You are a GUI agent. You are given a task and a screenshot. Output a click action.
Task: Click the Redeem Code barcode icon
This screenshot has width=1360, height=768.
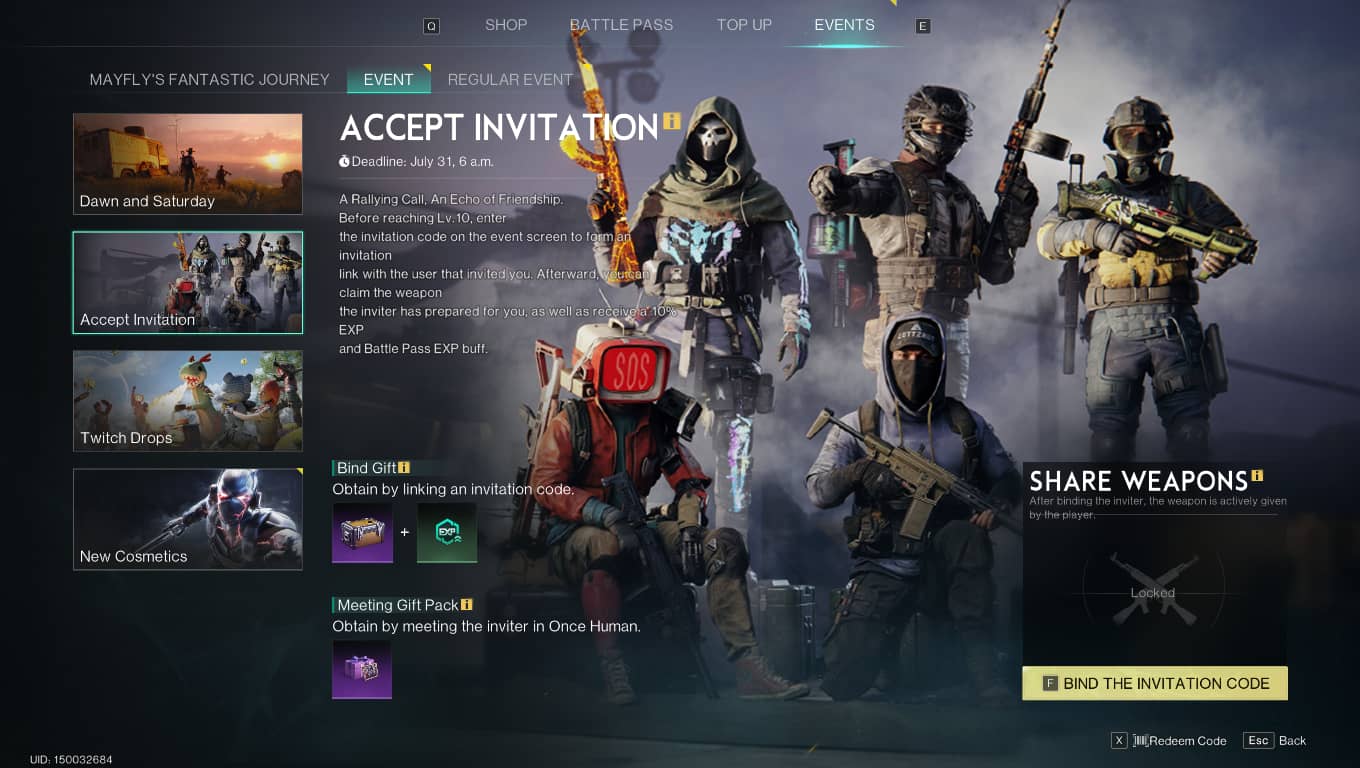[x=1143, y=741]
